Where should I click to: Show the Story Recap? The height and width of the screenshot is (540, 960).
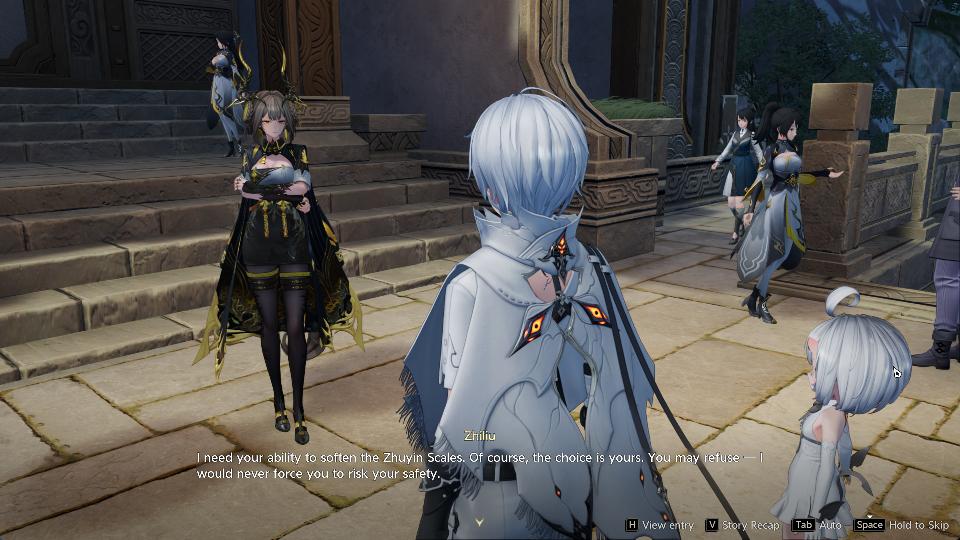pyautogui.click(x=742, y=525)
